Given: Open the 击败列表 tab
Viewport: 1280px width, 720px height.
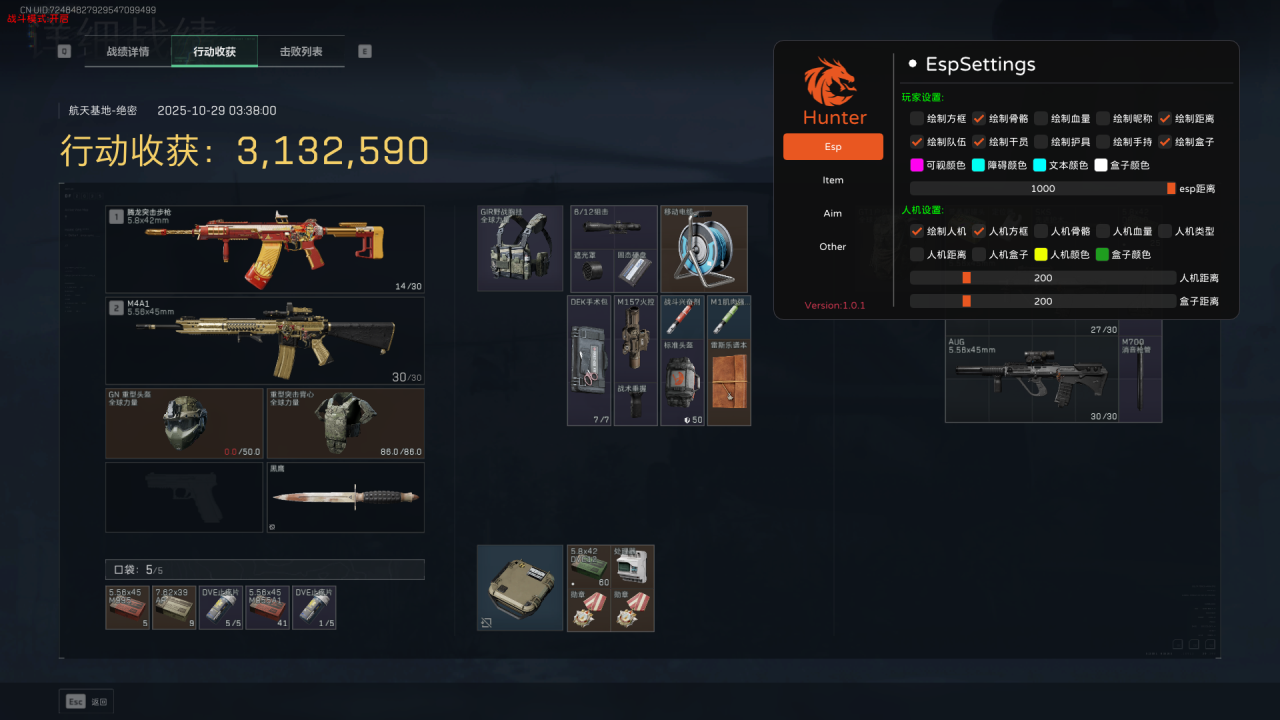Looking at the screenshot, I should pyautogui.click(x=301, y=51).
